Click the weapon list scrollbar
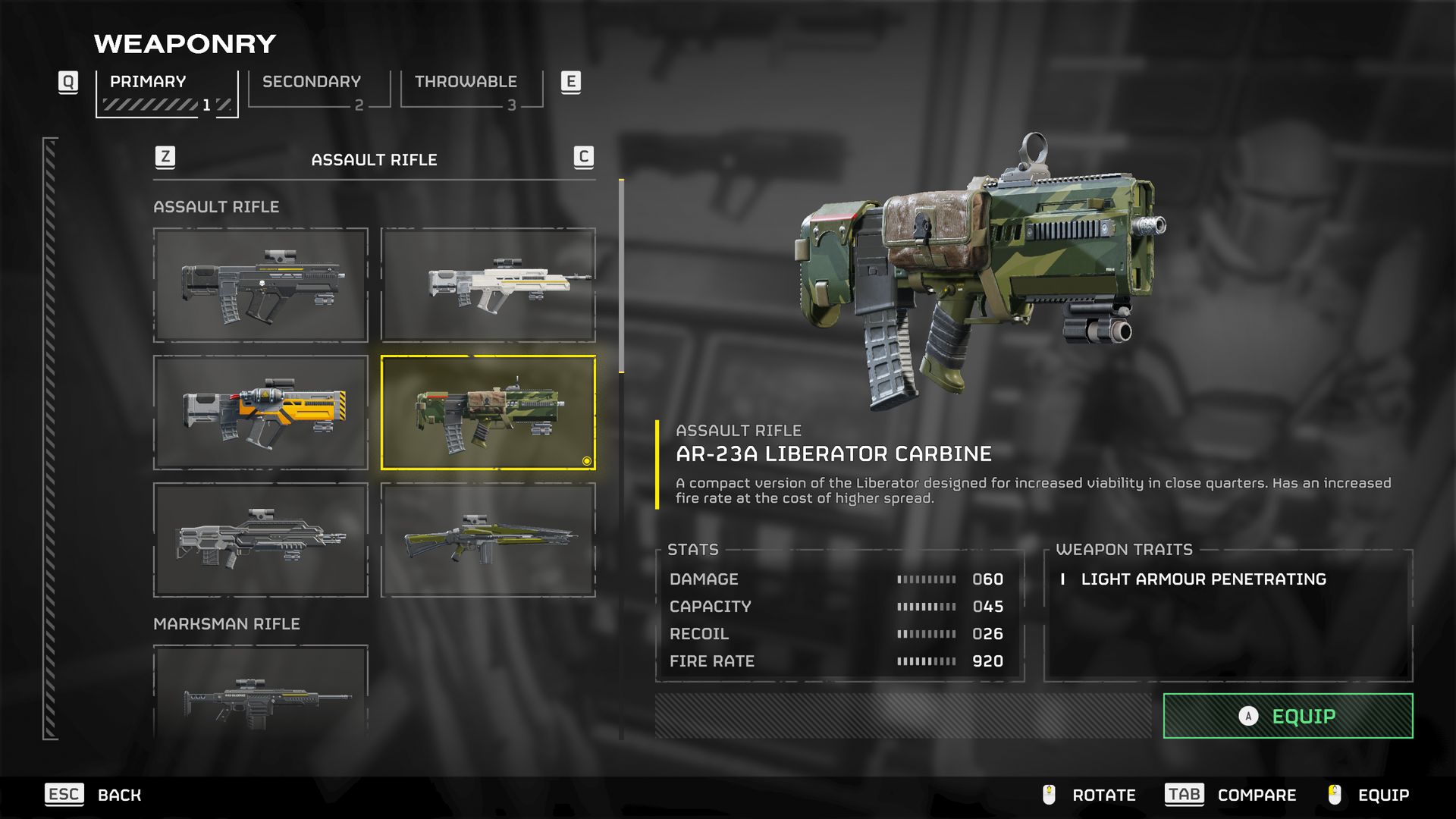 pos(622,277)
